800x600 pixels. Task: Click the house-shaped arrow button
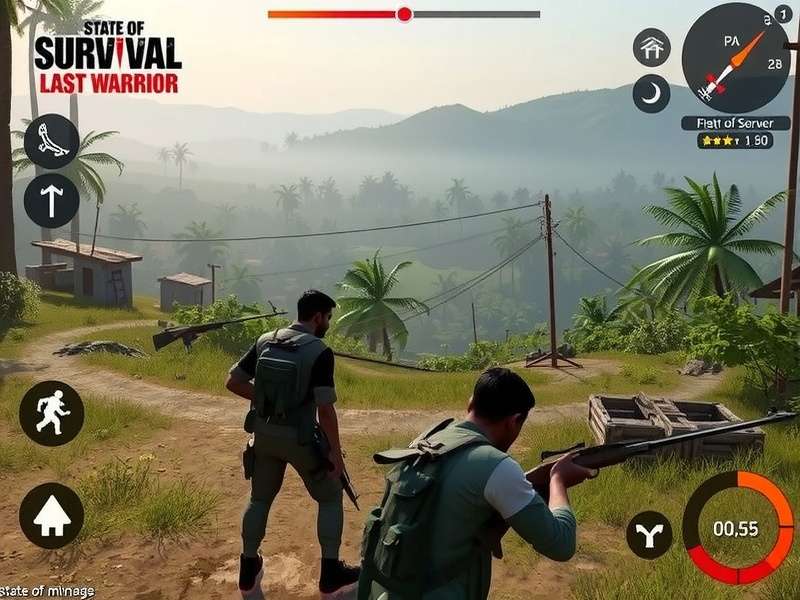[51, 516]
